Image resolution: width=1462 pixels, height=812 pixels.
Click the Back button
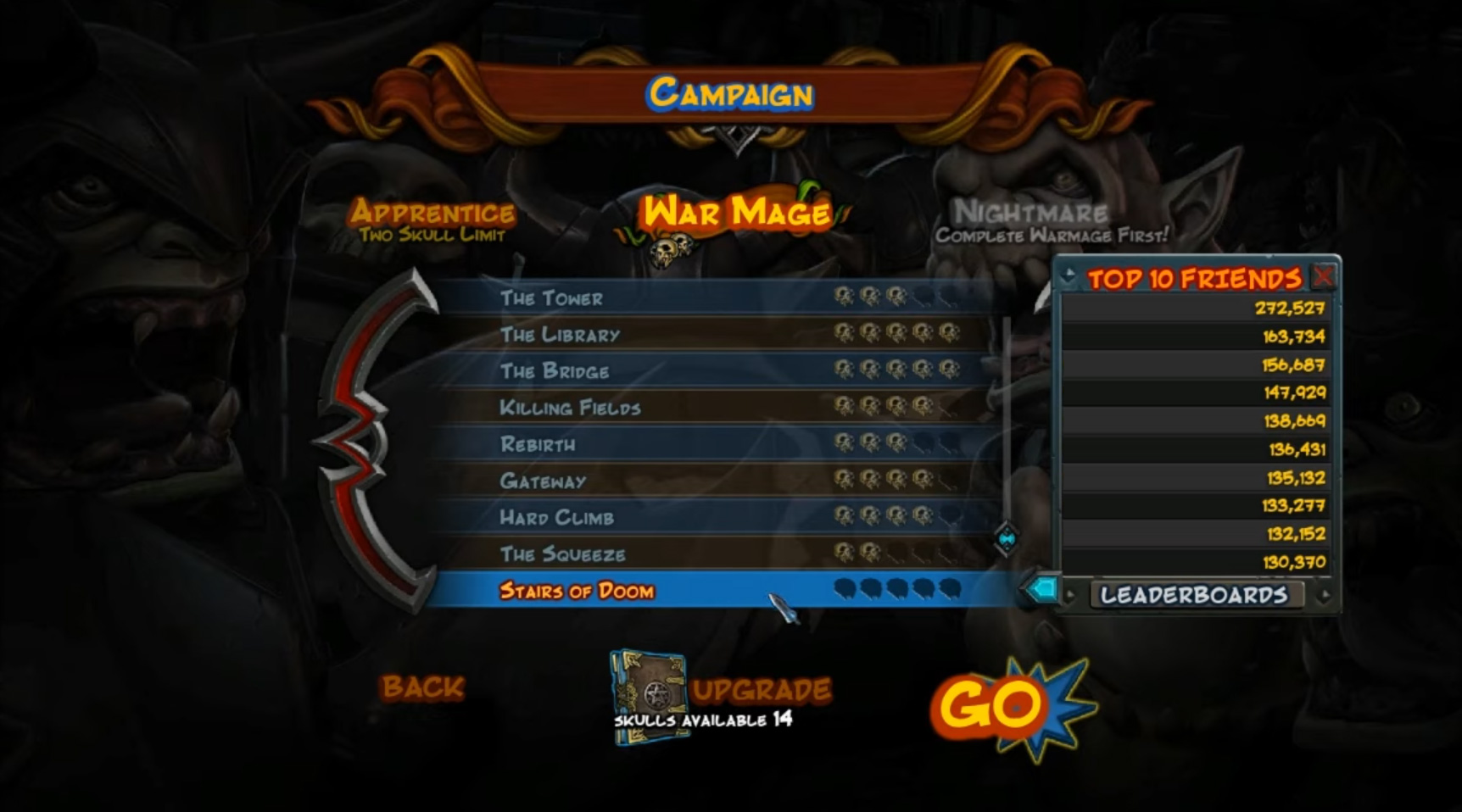click(x=423, y=687)
